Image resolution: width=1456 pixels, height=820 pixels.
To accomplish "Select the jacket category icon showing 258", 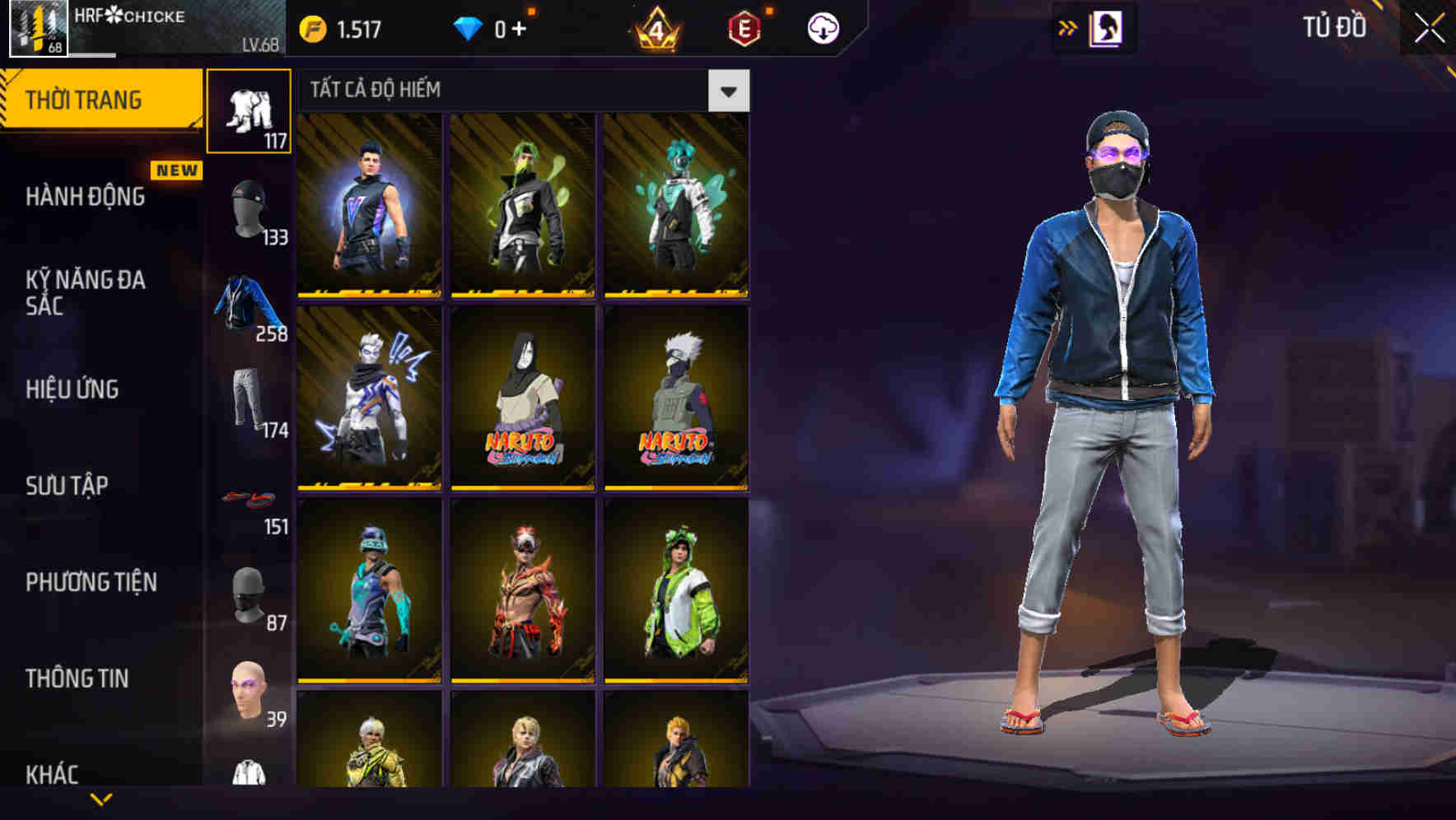I will pos(247,305).
